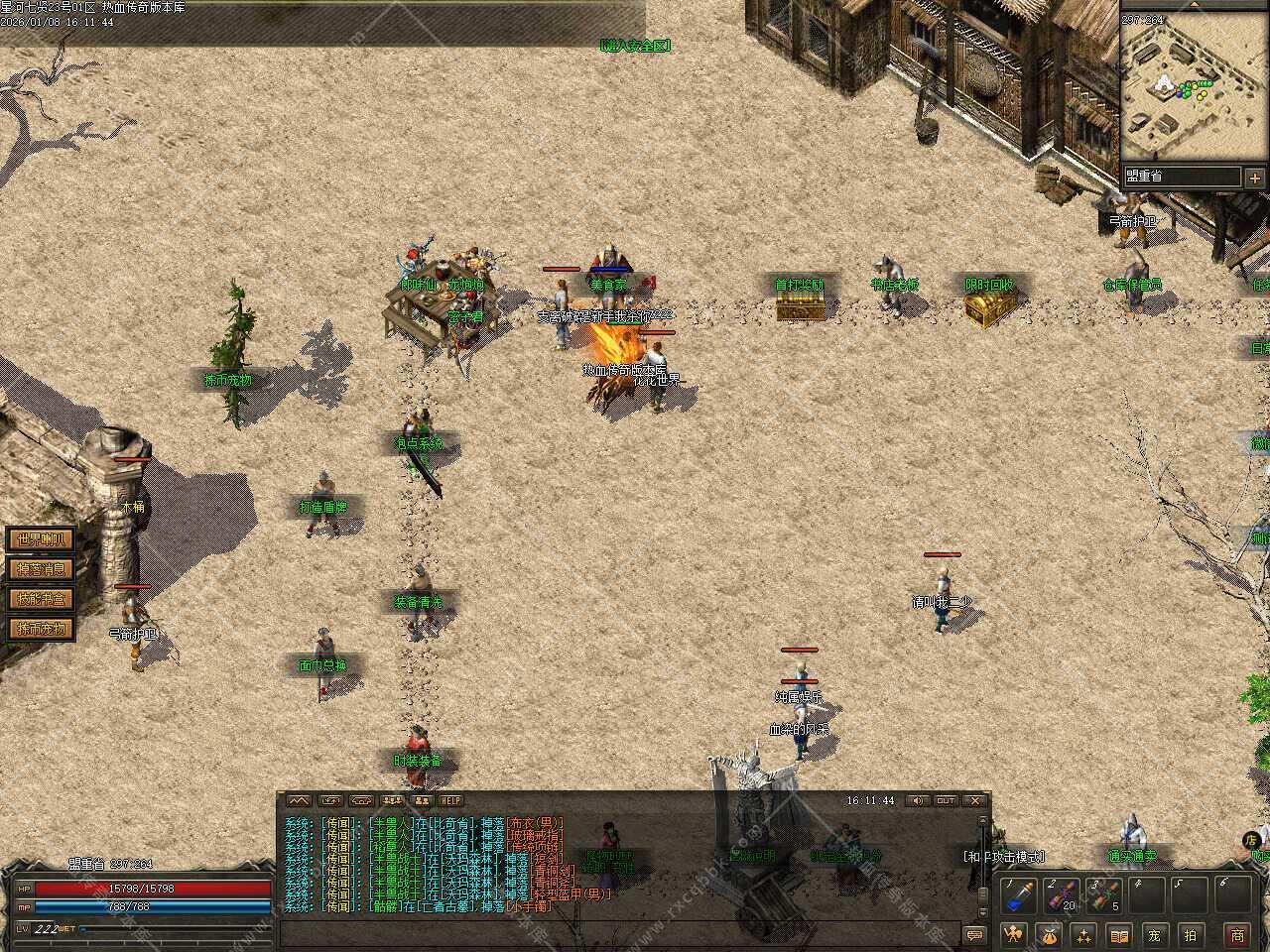Click the 拣币宠物 coin pet button

[41, 629]
